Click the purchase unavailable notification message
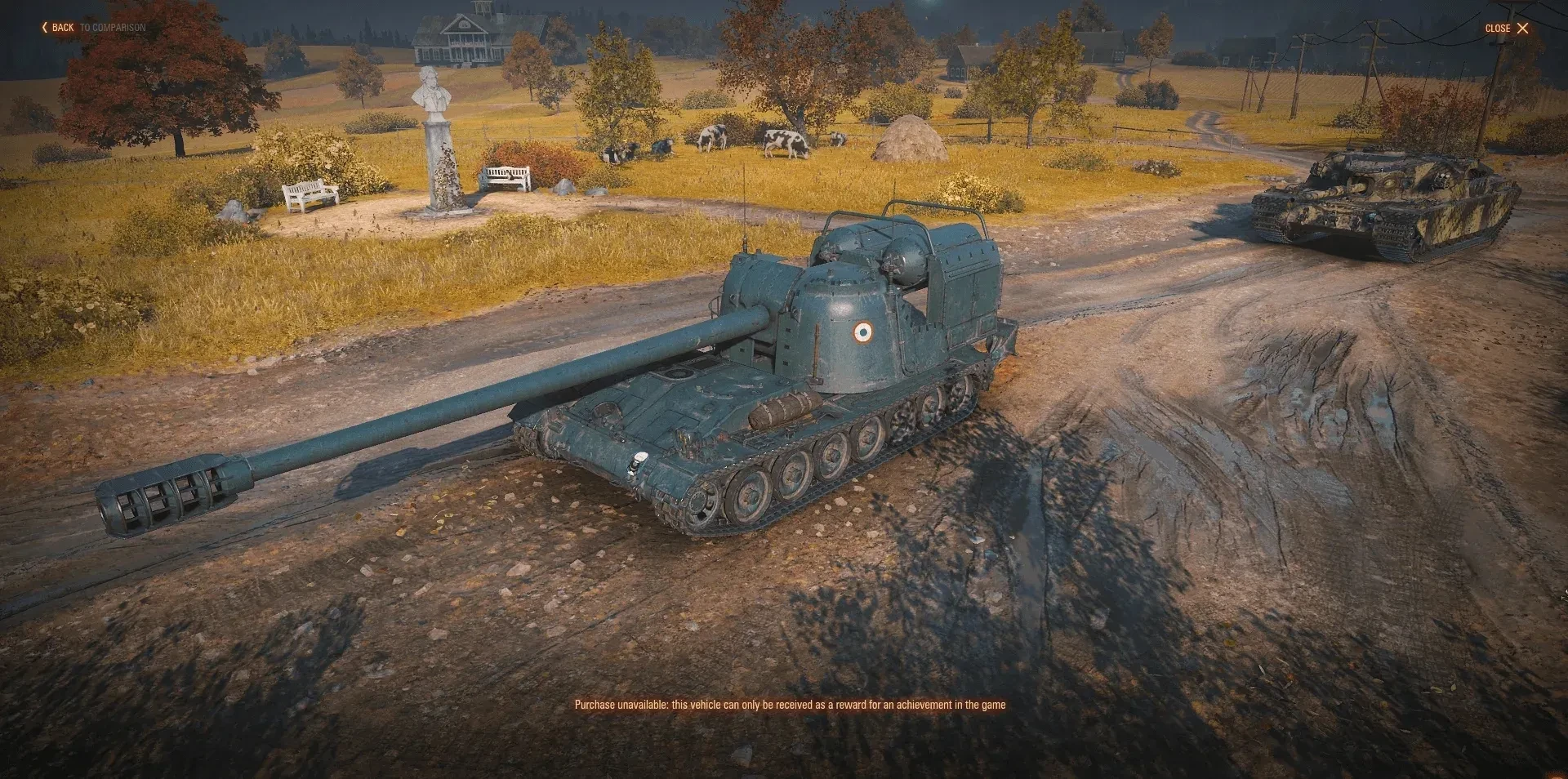Screen dimensions: 1568x779 tap(791, 703)
